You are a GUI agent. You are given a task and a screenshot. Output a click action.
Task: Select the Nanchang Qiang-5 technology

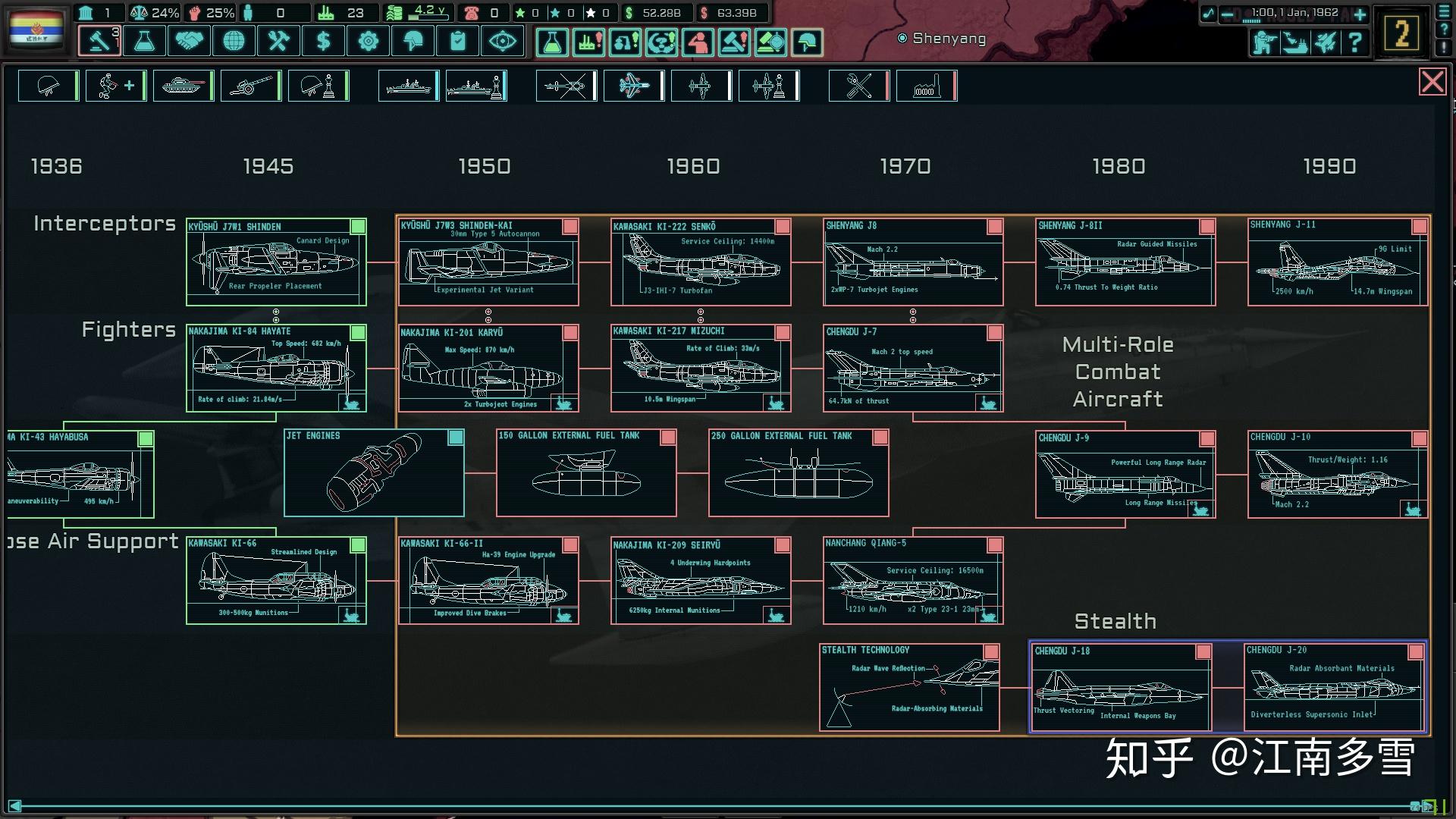913,581
